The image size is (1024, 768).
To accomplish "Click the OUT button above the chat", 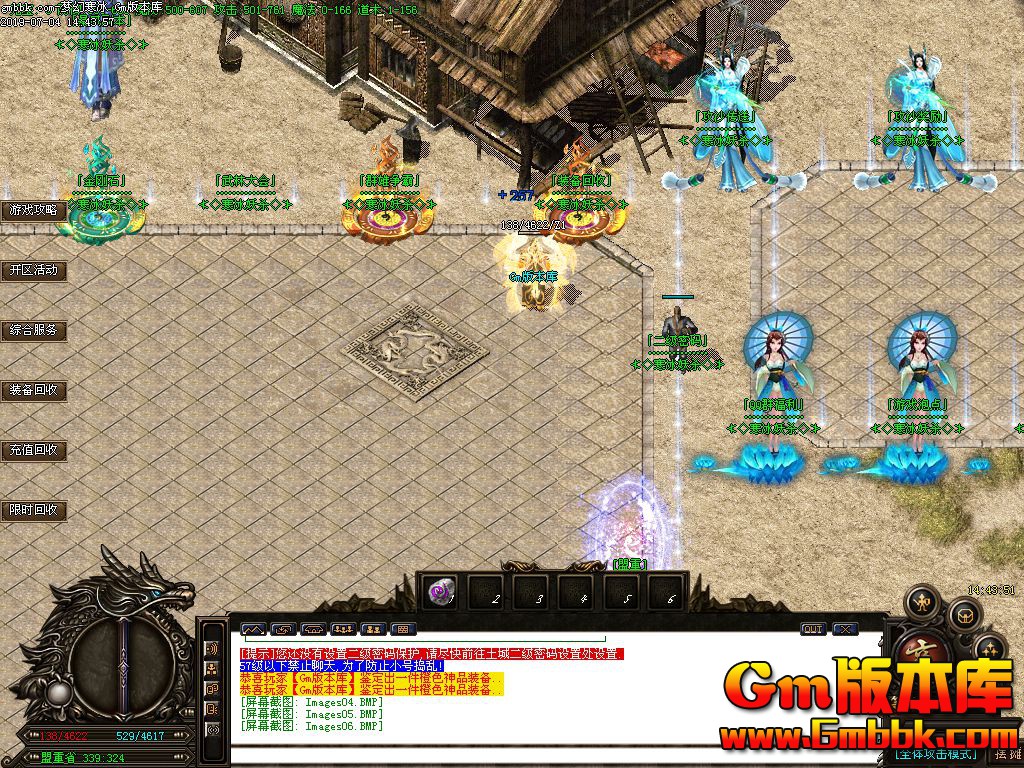I will click(x=812, y=629).
